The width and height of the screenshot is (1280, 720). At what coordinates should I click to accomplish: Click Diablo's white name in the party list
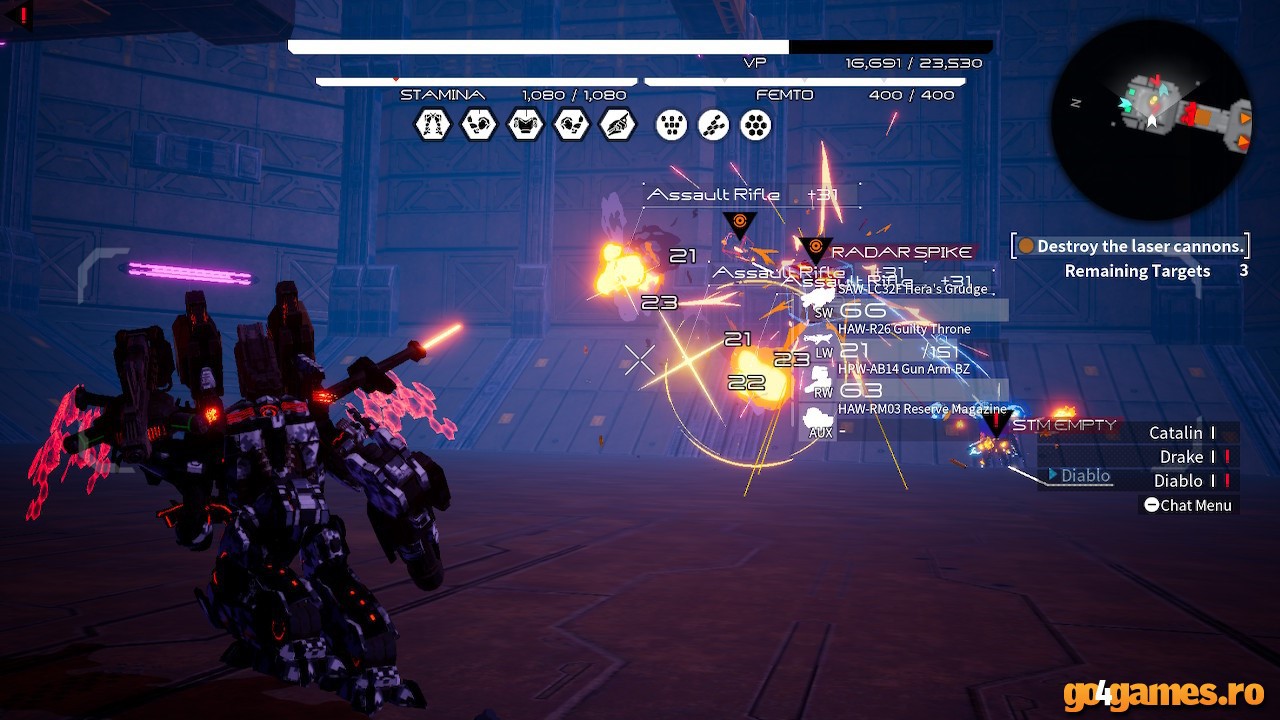(x=1178, y=481)
